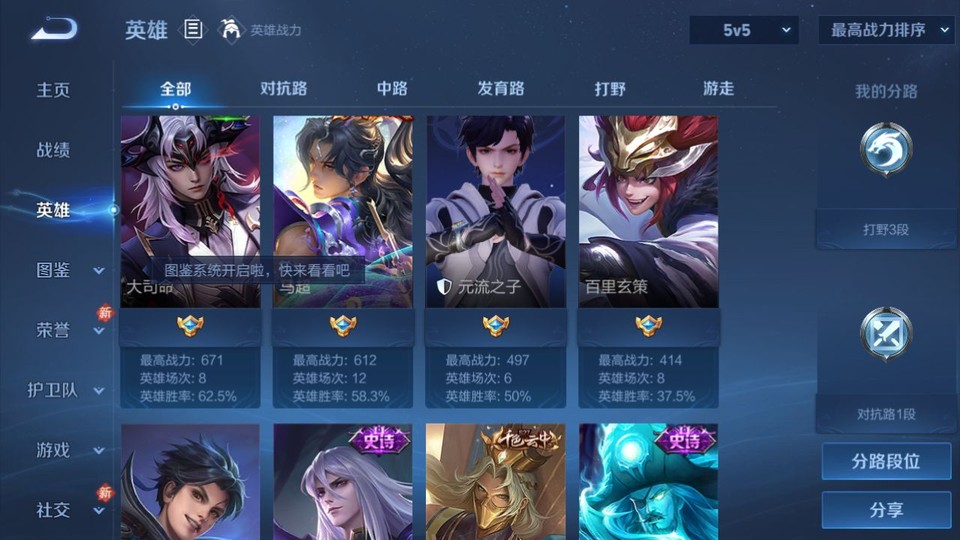
Task: Go back using the return arrow
Action: [x=53, y=30]
